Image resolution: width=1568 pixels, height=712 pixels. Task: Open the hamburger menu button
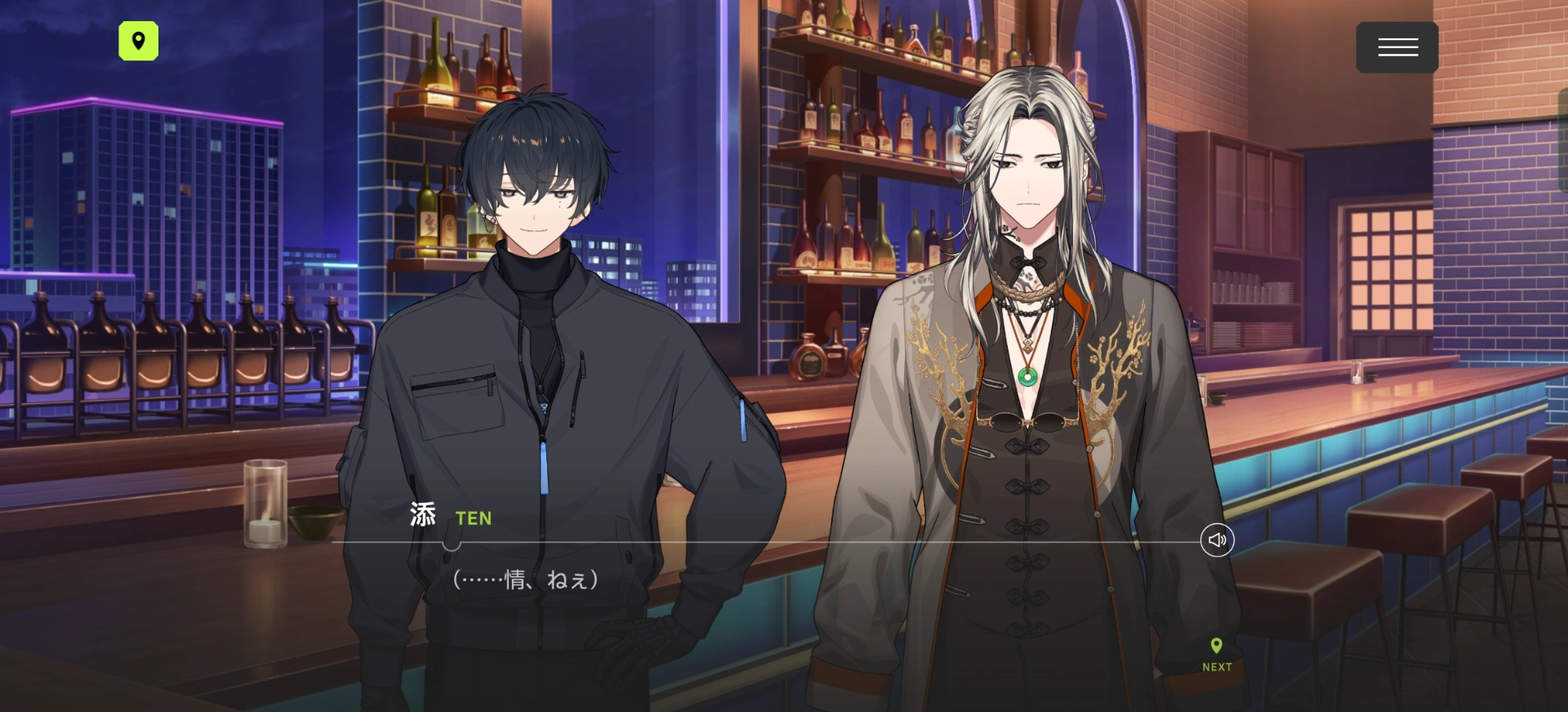[x=1396, y=47]
